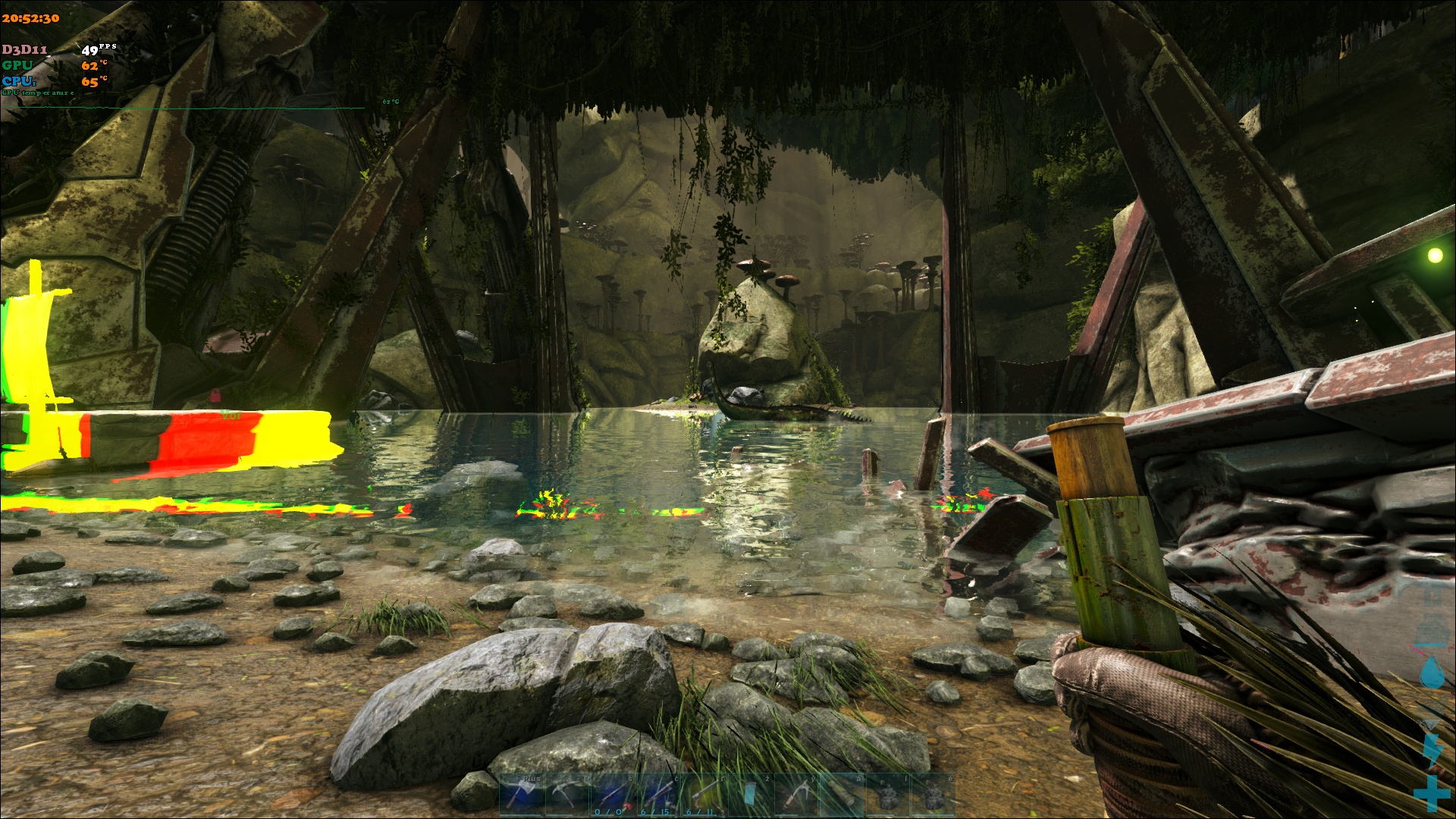Select the firearm slot showing 0 / 0 ammo
This screenshot has width=1456, height=819.
tap(613, 795)
